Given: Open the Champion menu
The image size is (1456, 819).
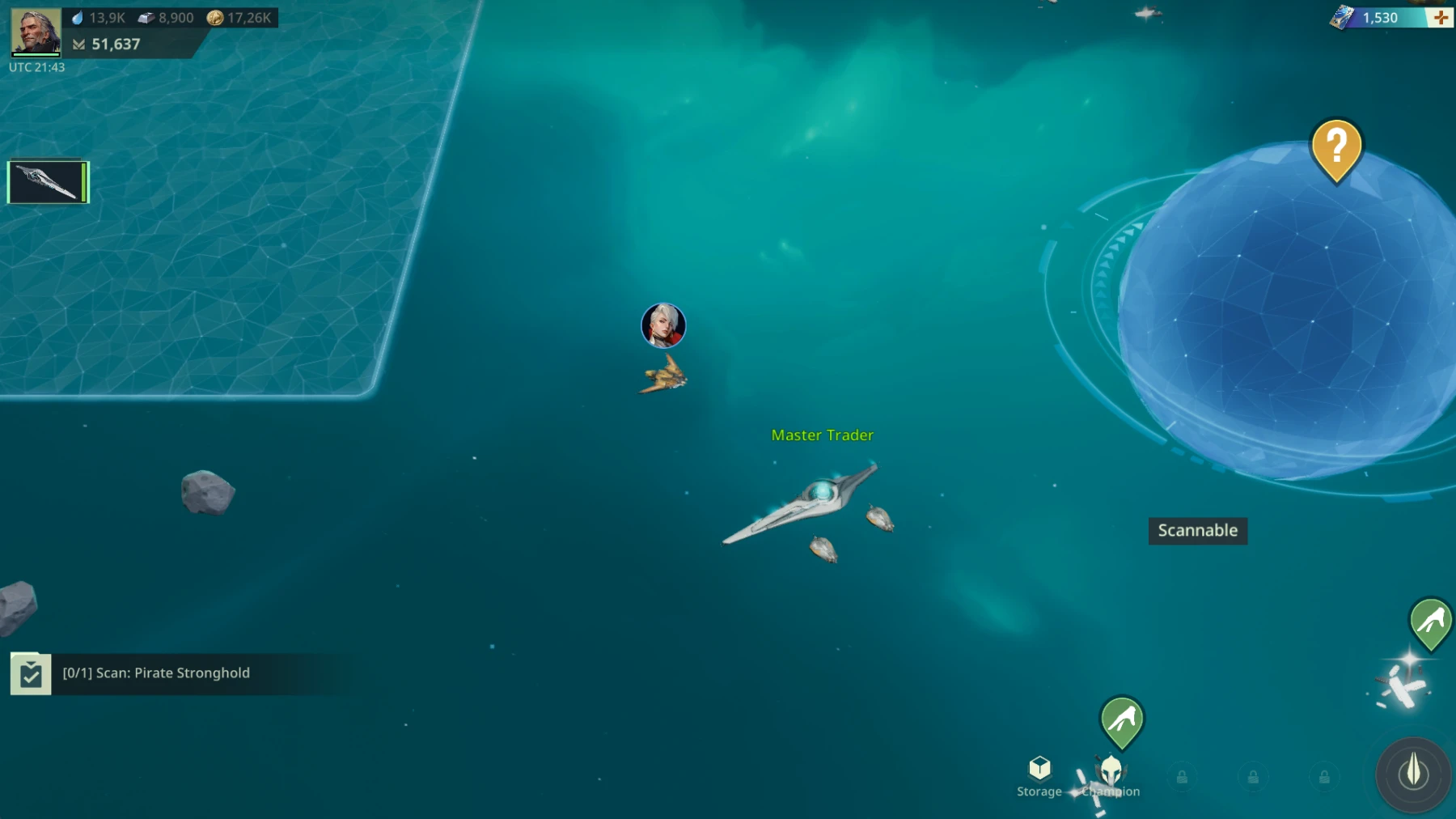Looking at the screenshot, I should pyautogui.click(x=1111, y=777).
